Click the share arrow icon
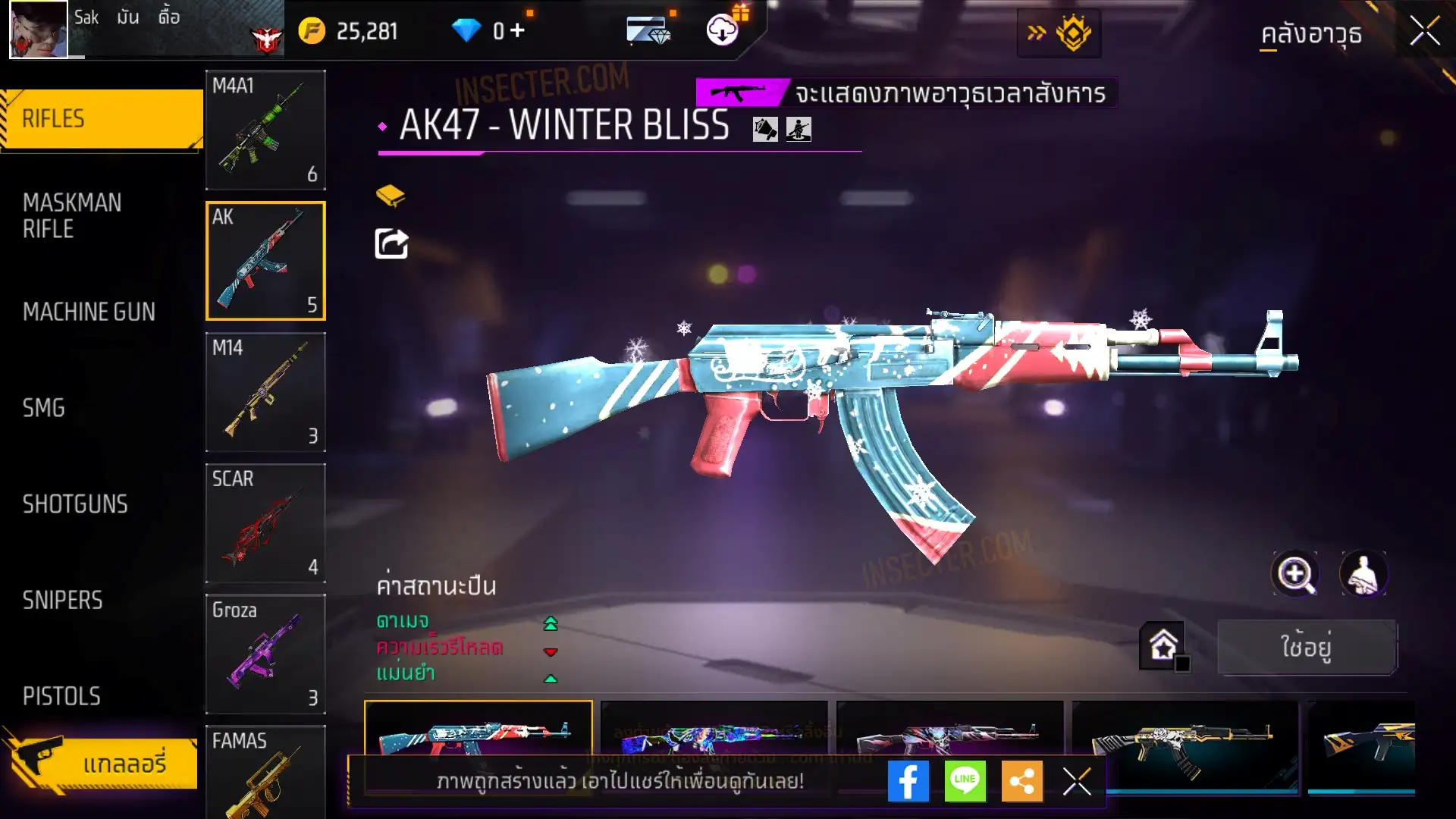Viewport: 1456px width, 819px height. 391,244
